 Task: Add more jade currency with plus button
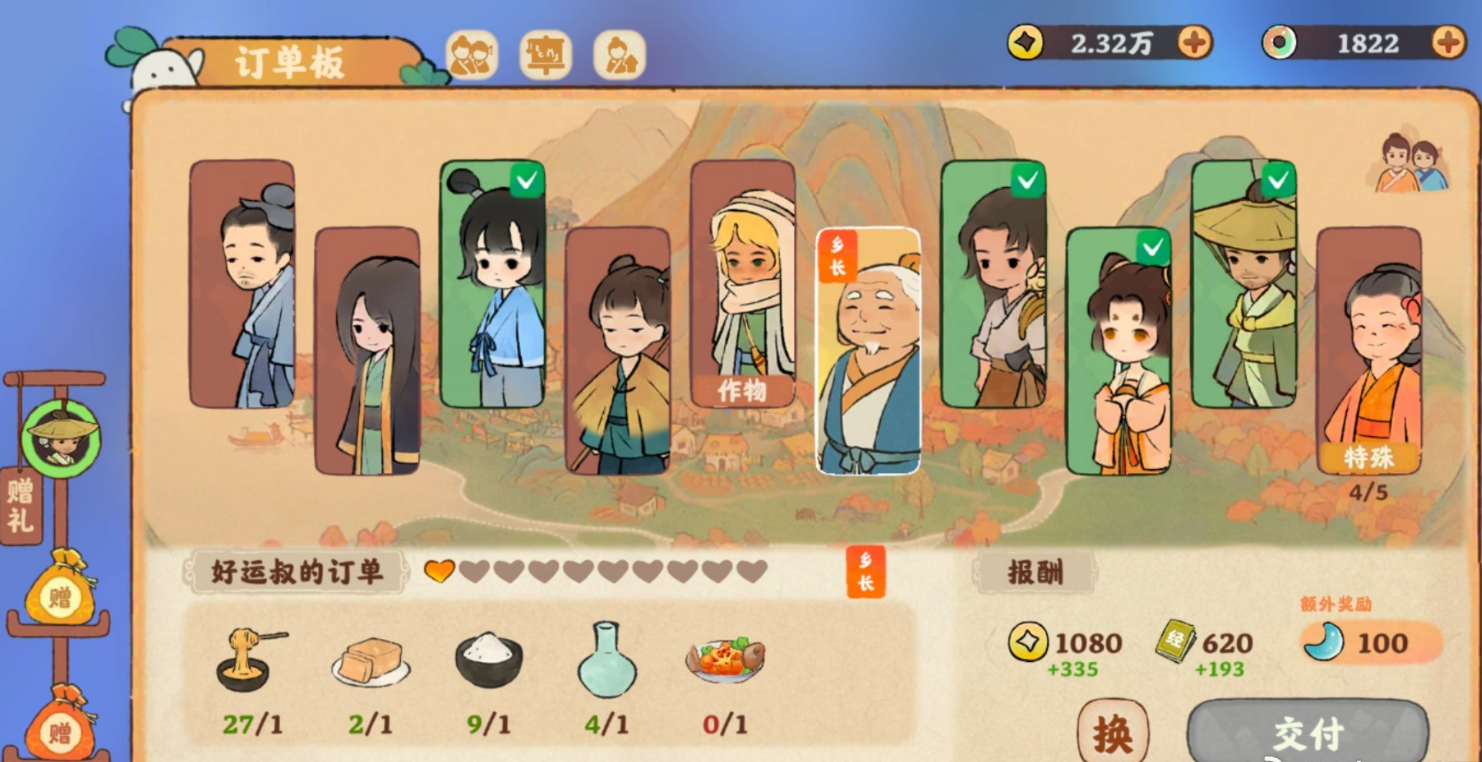click(x=1448, y=42)
